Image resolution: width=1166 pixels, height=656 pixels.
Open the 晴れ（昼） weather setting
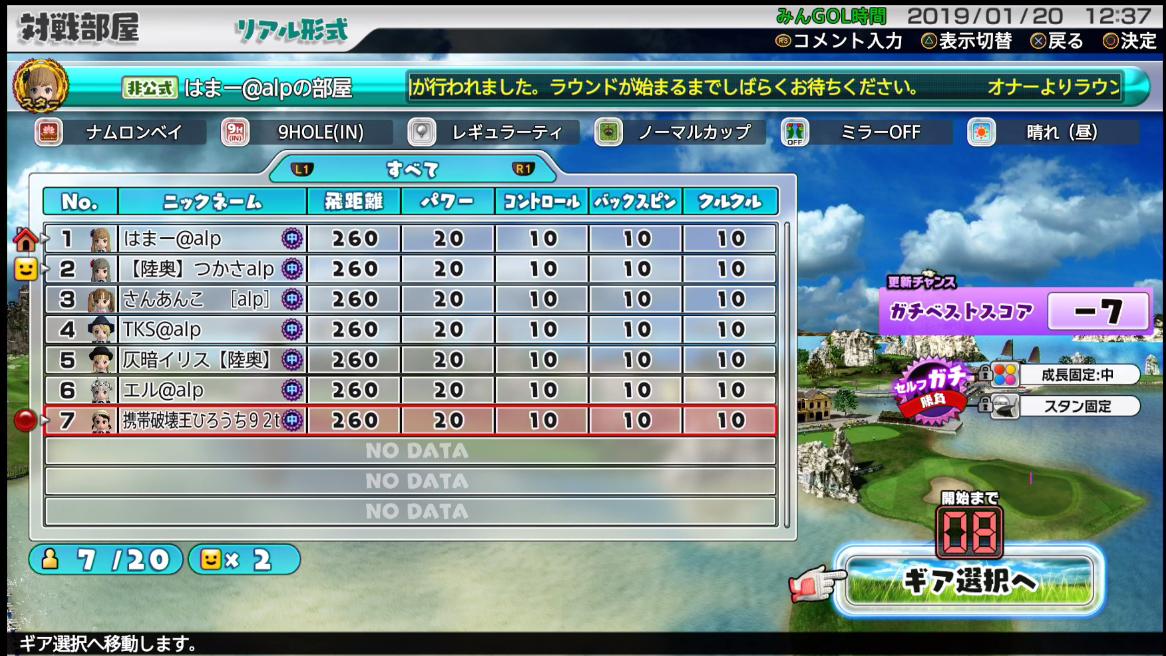click(x=1053, y=132)
